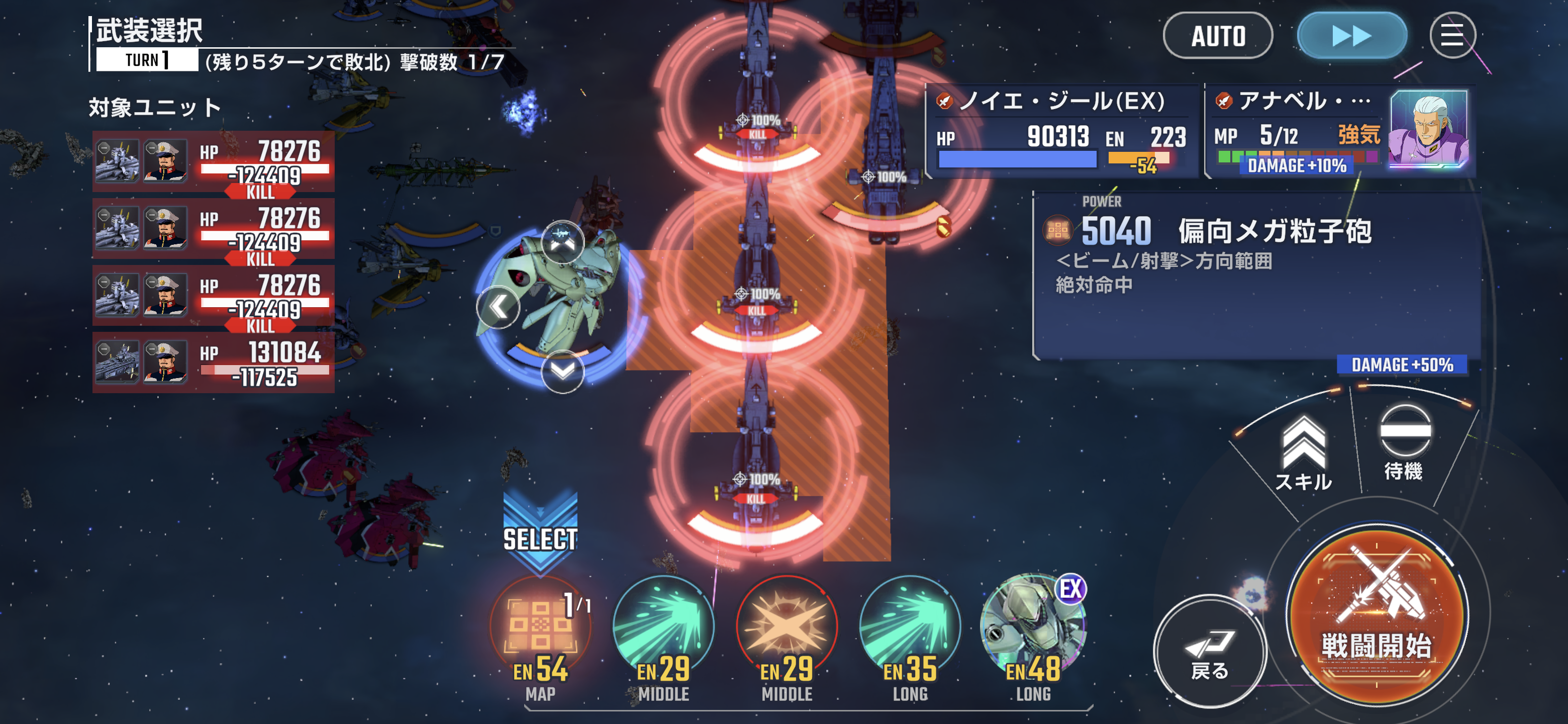Open the hamburger menu
Image resolution: width=1568 pixels, height=724 pixels.
[1452, 36]
